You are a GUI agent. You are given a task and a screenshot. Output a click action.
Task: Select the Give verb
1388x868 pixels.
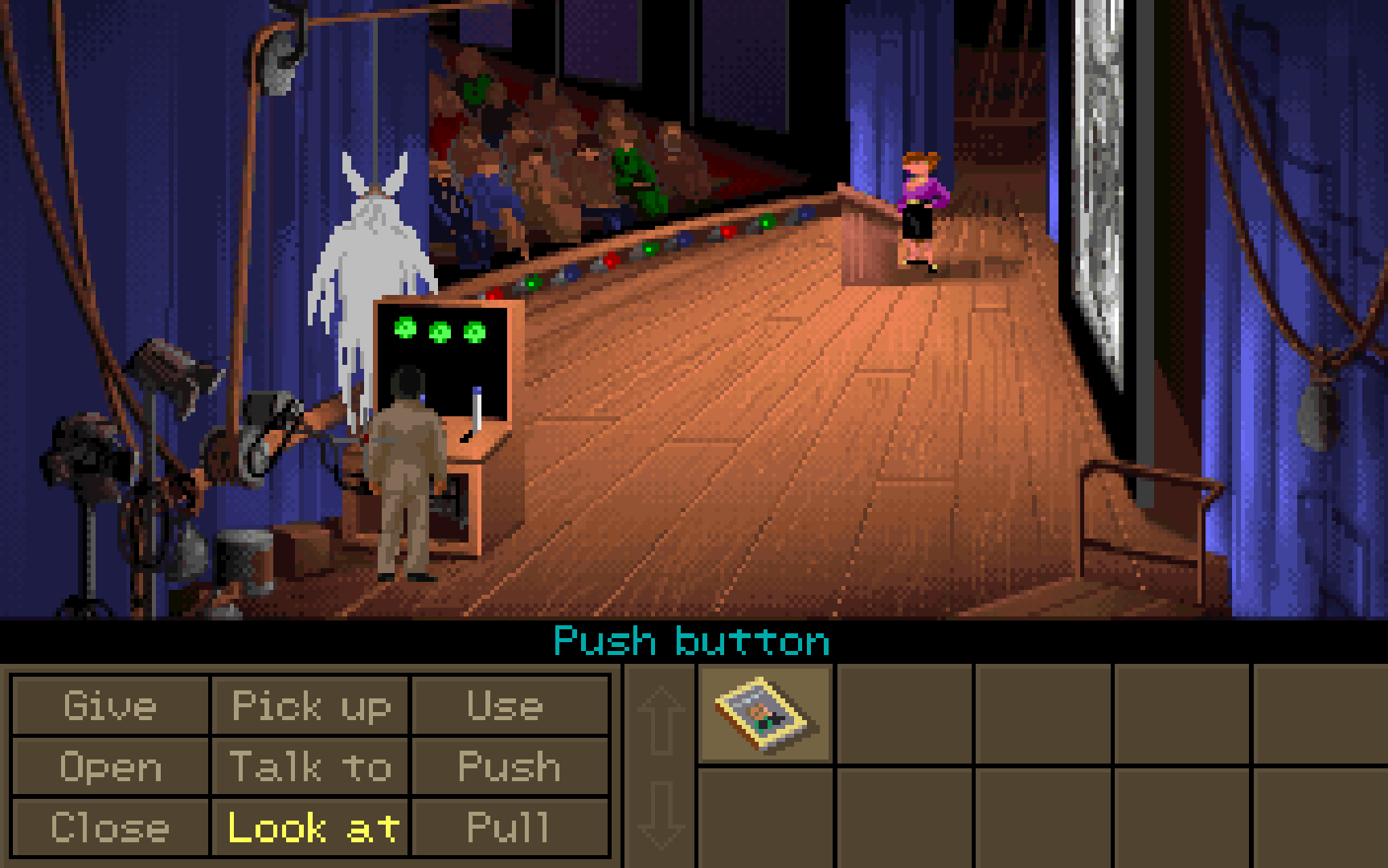[x=110, y=706]
